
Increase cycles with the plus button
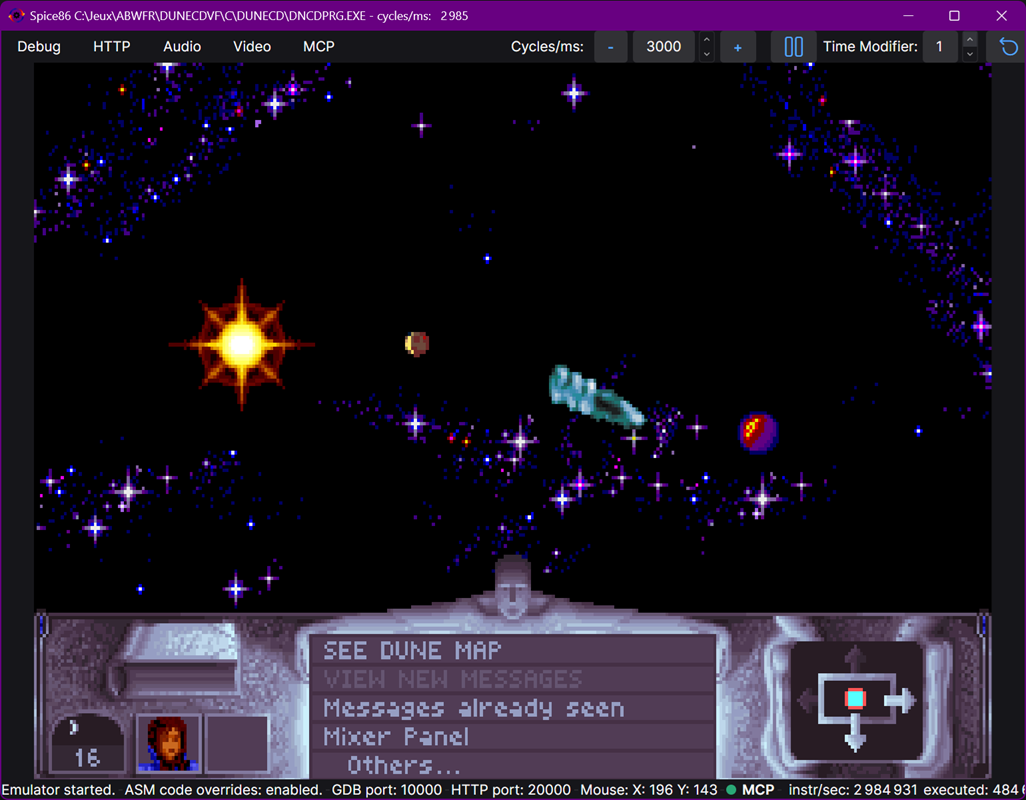(738, 47)
